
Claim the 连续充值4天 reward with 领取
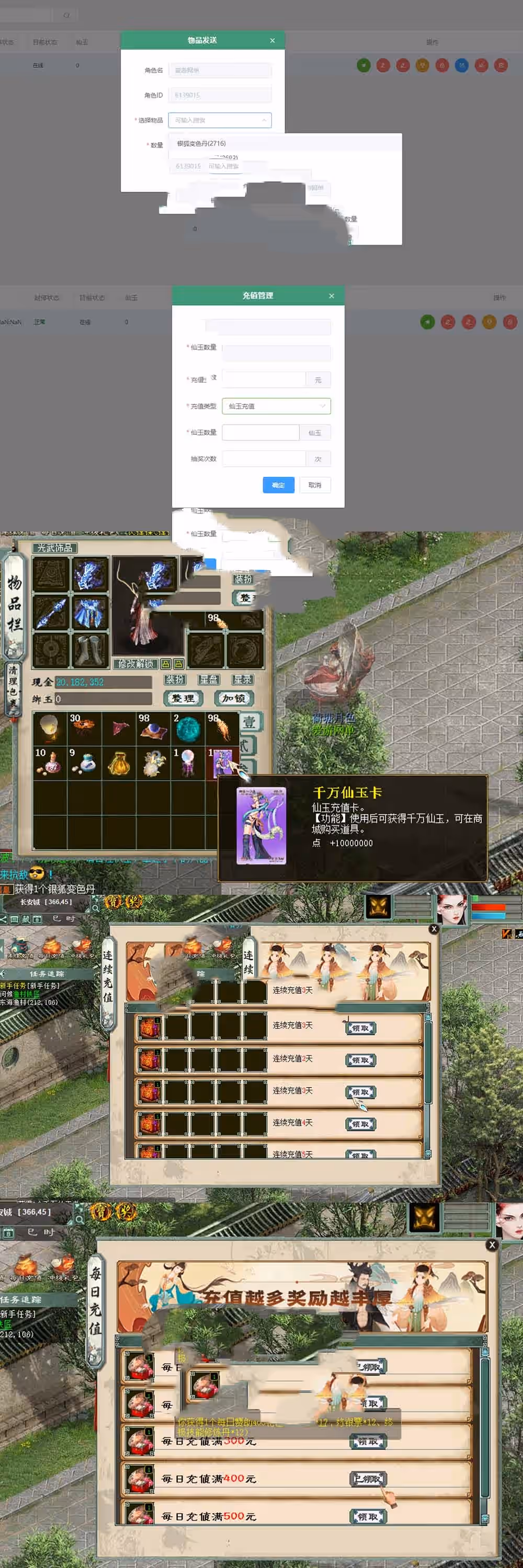(x=360, y=1124)
